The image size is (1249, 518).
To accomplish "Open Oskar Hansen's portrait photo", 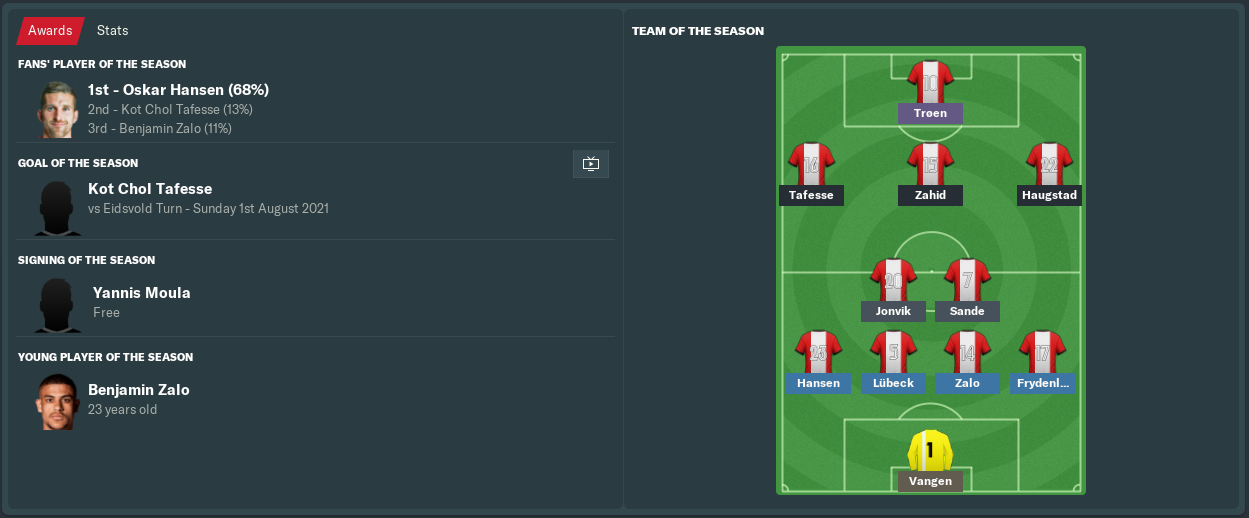I will tap(58, 109).
